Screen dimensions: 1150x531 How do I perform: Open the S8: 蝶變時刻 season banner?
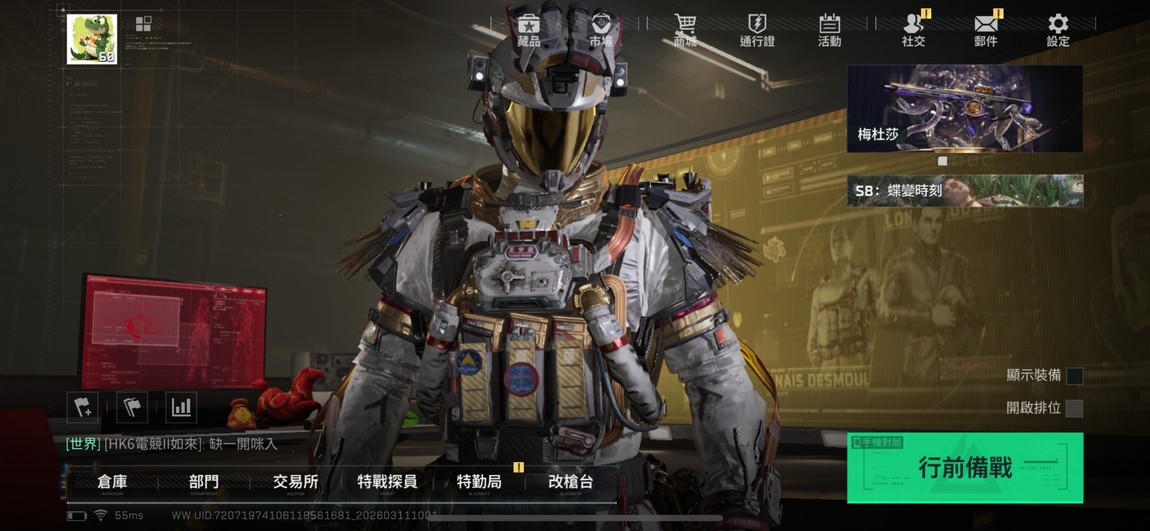pos(964,190)
